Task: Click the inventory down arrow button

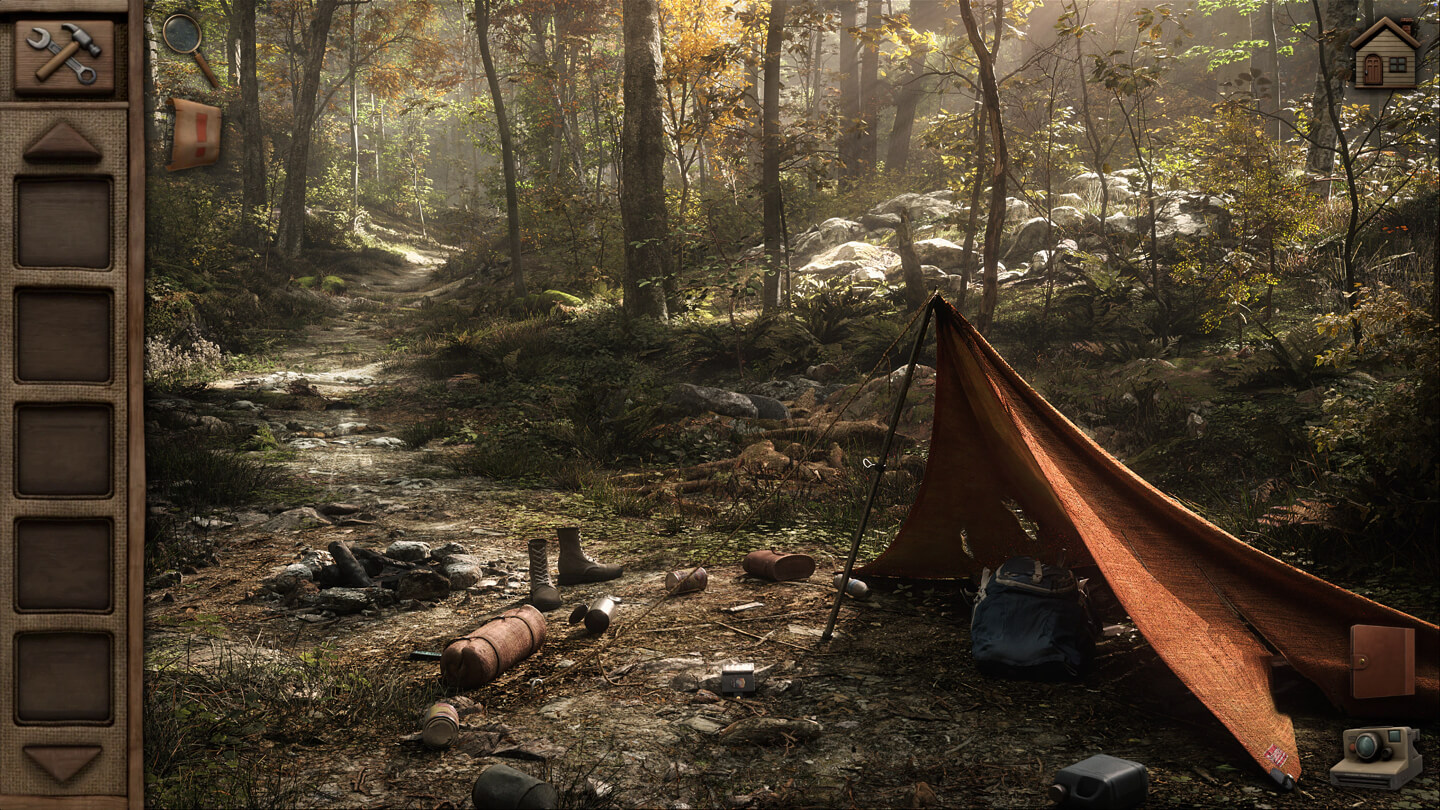Action: [63, 763]
